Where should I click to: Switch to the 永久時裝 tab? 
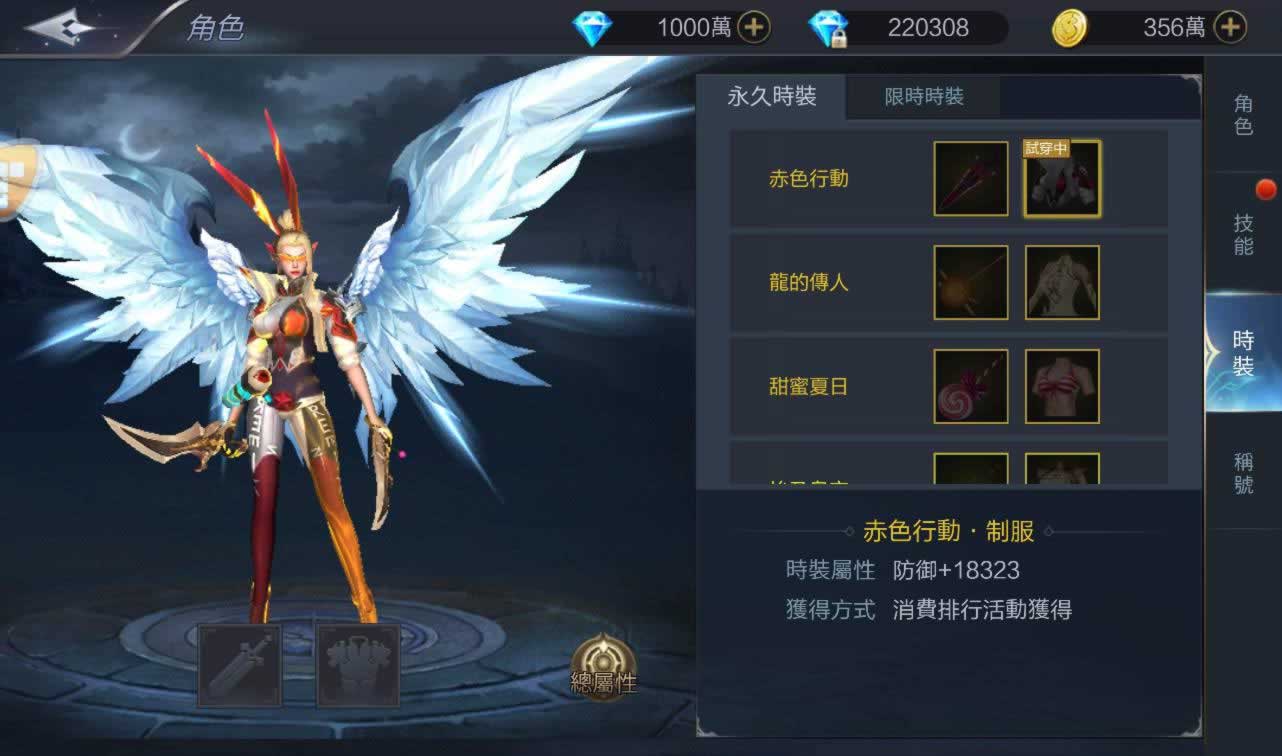[771, 96]
